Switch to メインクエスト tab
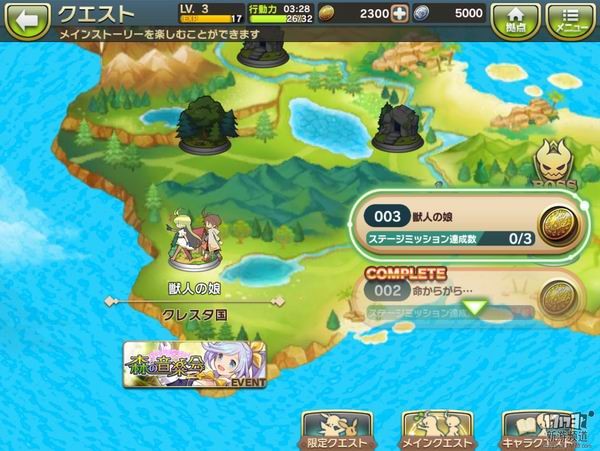 pos(437,429)
